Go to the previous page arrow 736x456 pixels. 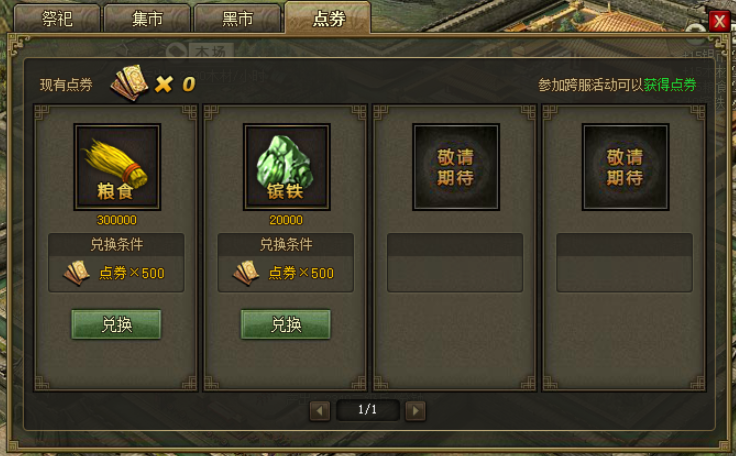(320, 410)
